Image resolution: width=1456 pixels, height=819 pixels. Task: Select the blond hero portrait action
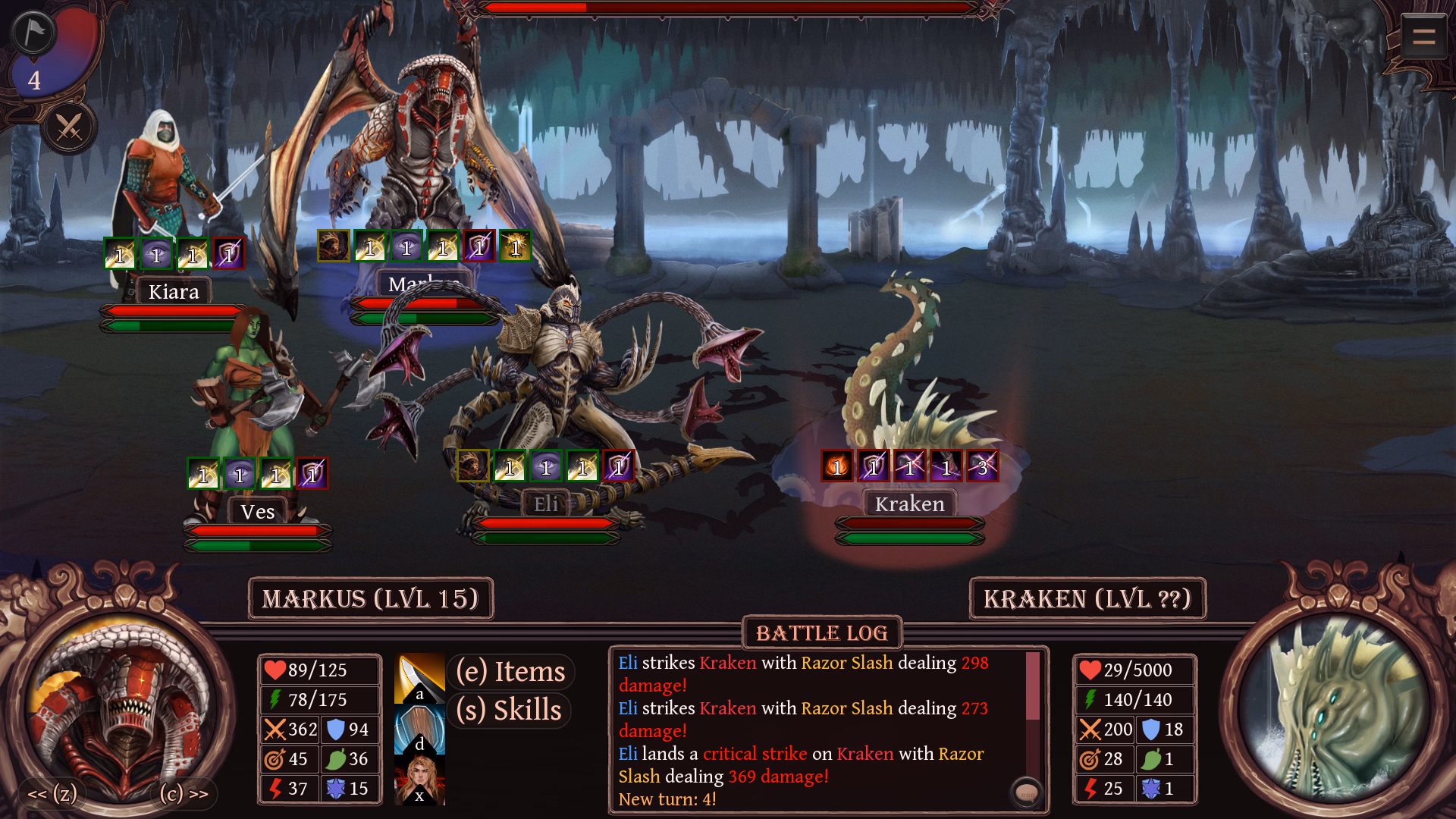419,780
